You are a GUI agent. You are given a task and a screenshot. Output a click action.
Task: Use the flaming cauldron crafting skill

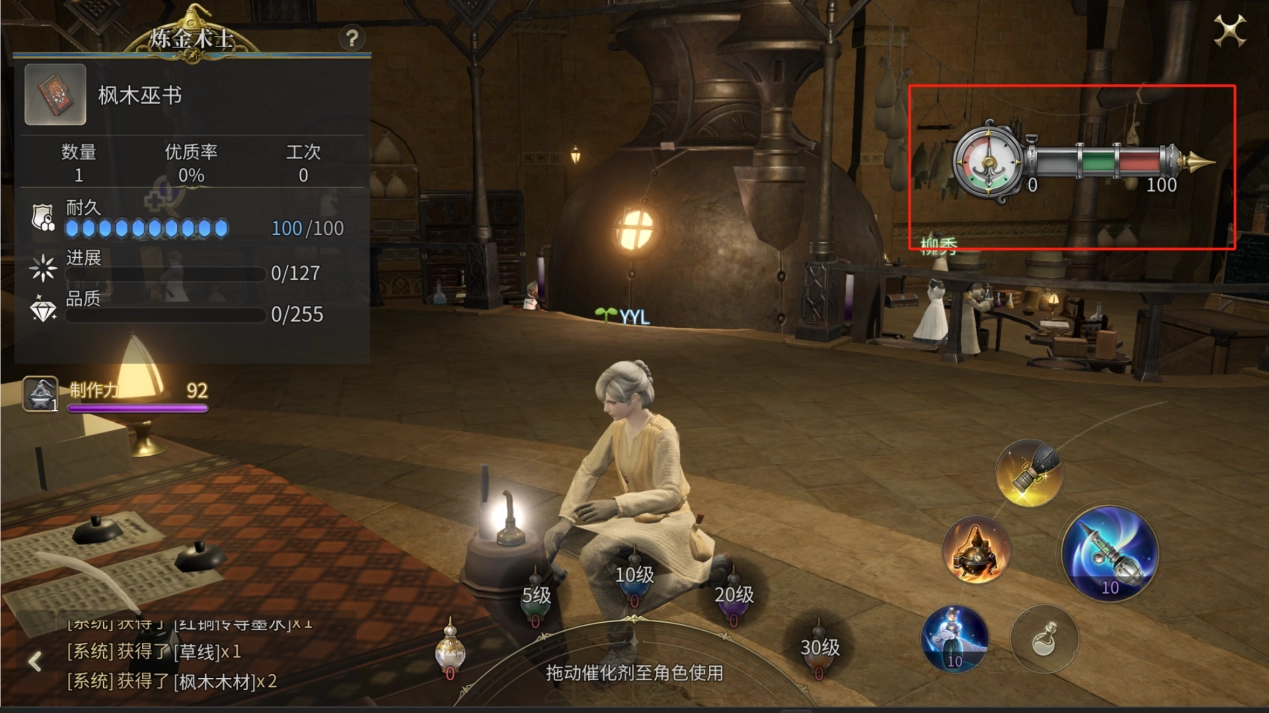(x=976, y=550)
